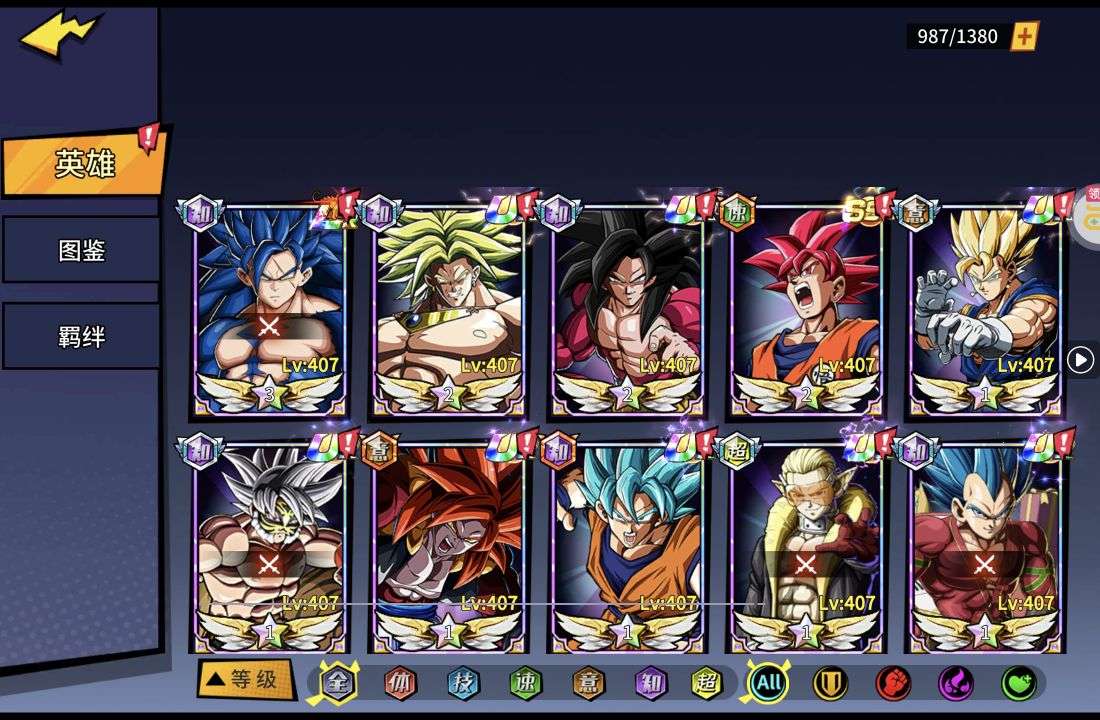Filter heroes by 体 type
The width and height of the screenshot is (1100, 720).
[401, 683]
